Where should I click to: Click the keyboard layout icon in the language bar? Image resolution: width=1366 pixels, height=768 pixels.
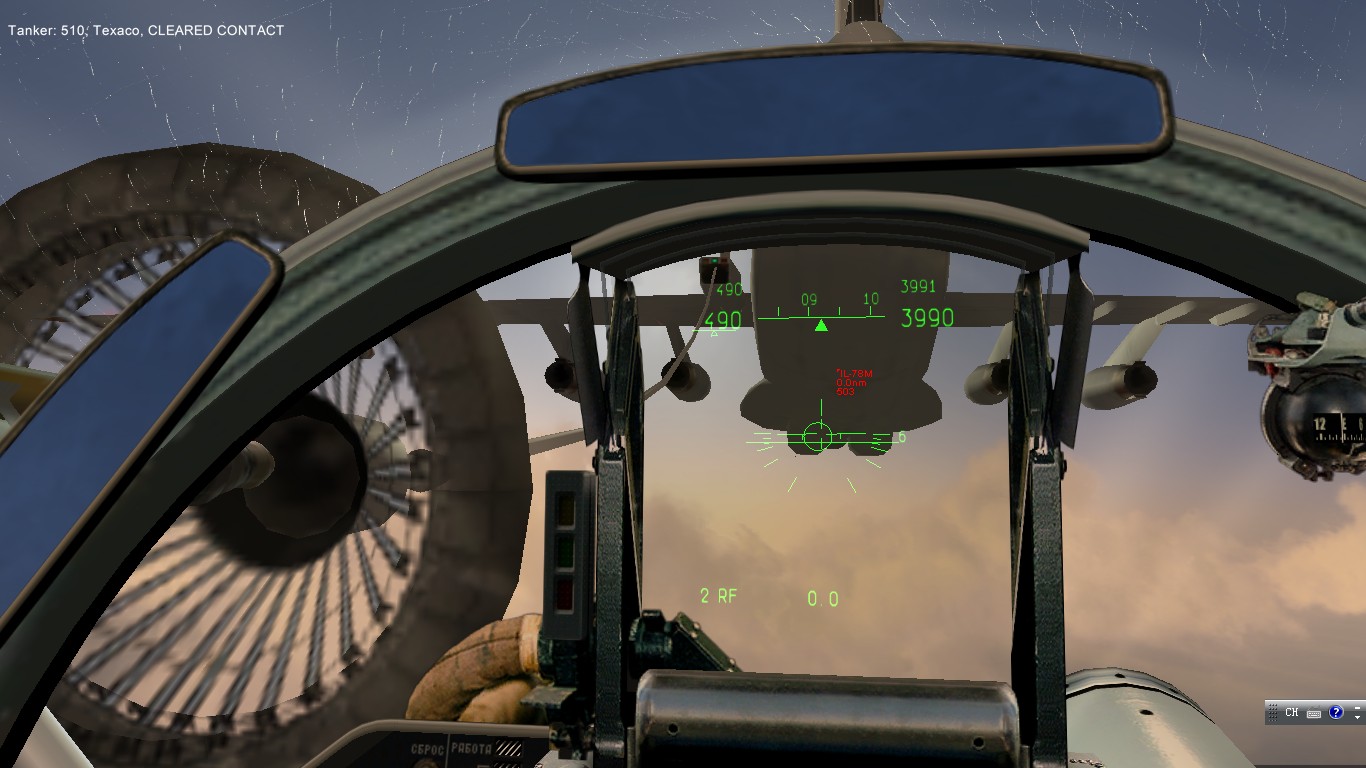click(1313, 713)
